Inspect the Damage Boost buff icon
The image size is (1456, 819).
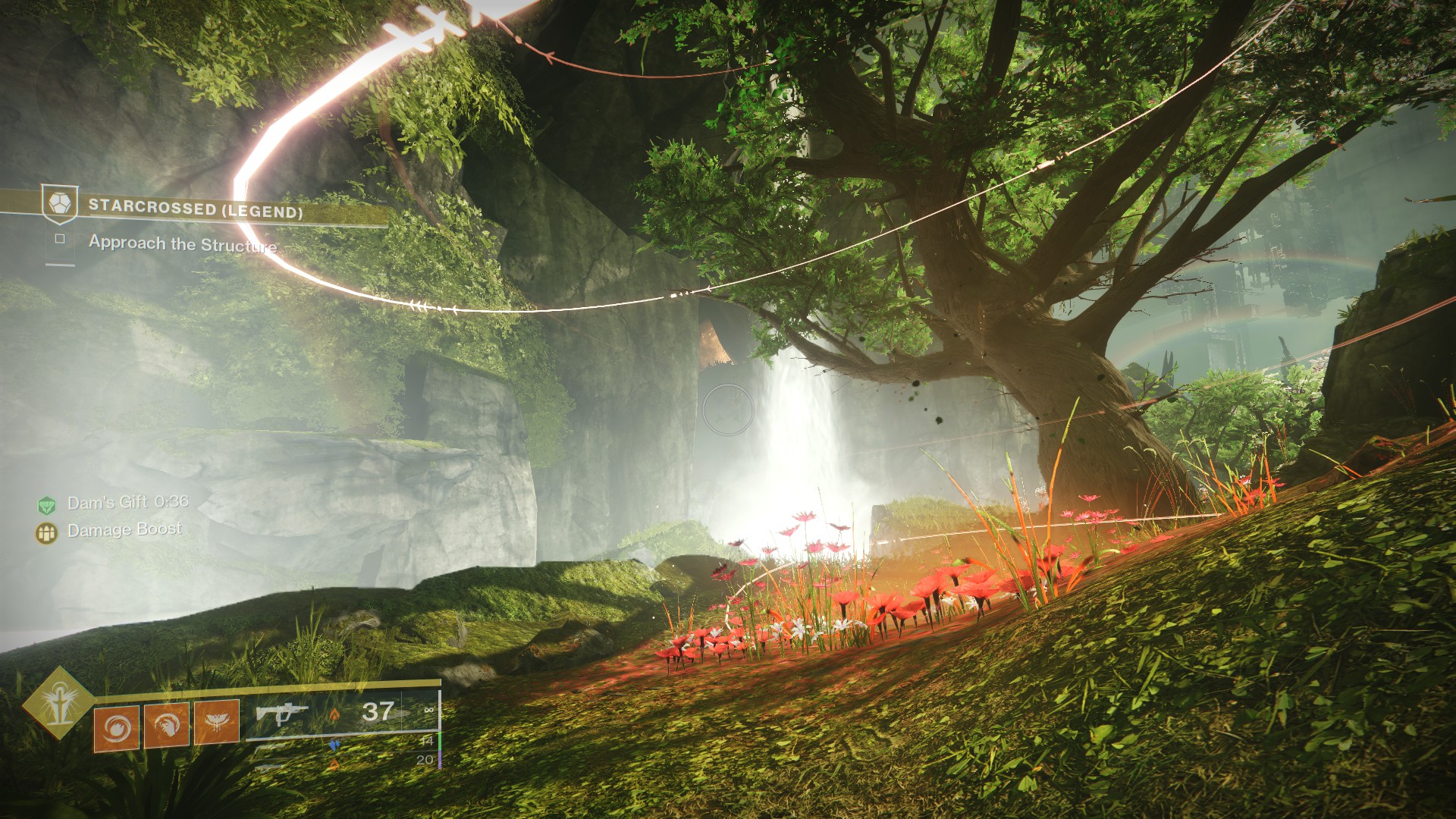[x=47, y=532]
